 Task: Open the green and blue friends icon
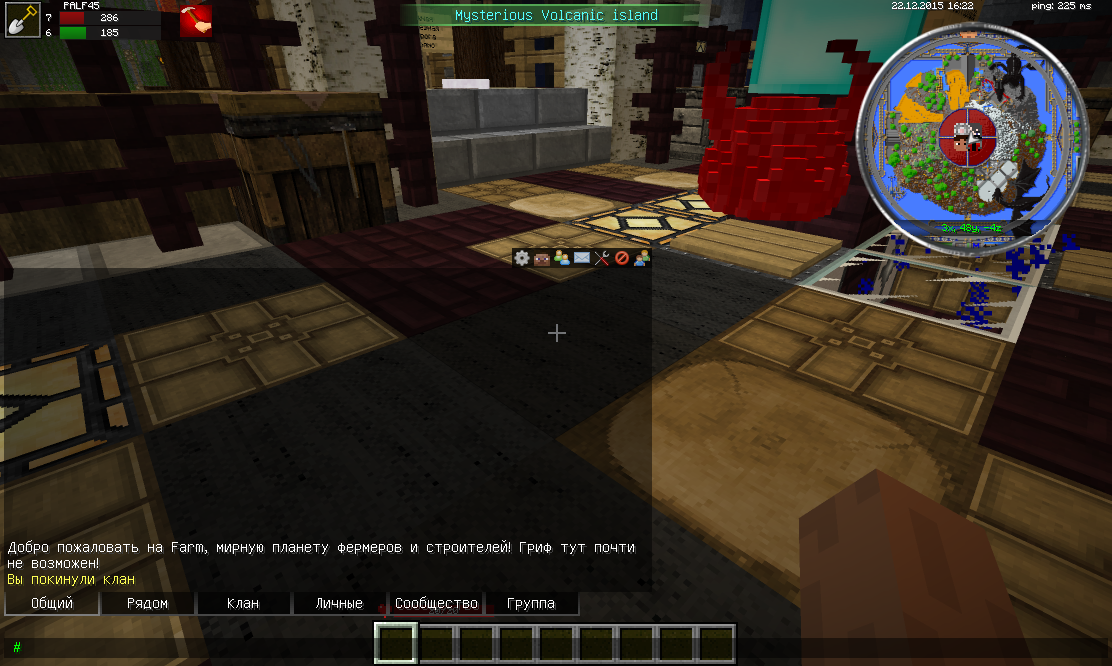coord(561,258)
